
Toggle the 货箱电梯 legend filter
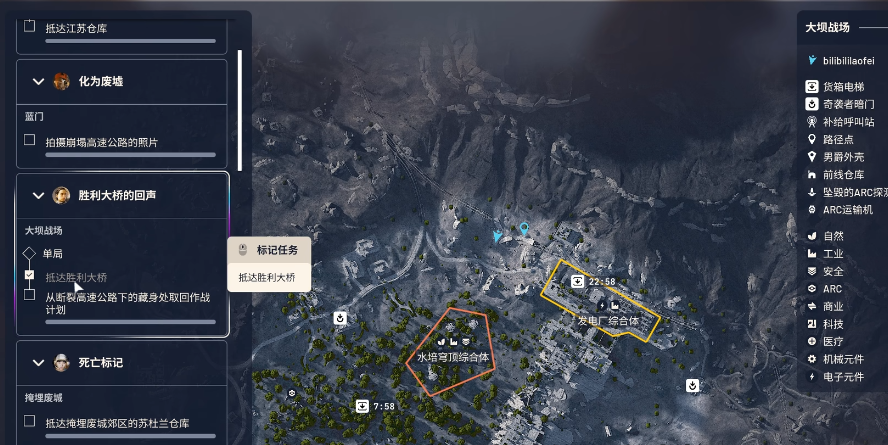(x=813, y=87)
